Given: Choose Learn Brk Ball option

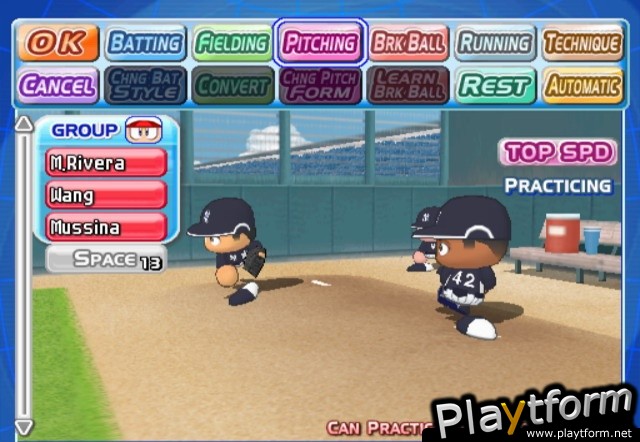Looking at the screenshot, I should [407, 85].
